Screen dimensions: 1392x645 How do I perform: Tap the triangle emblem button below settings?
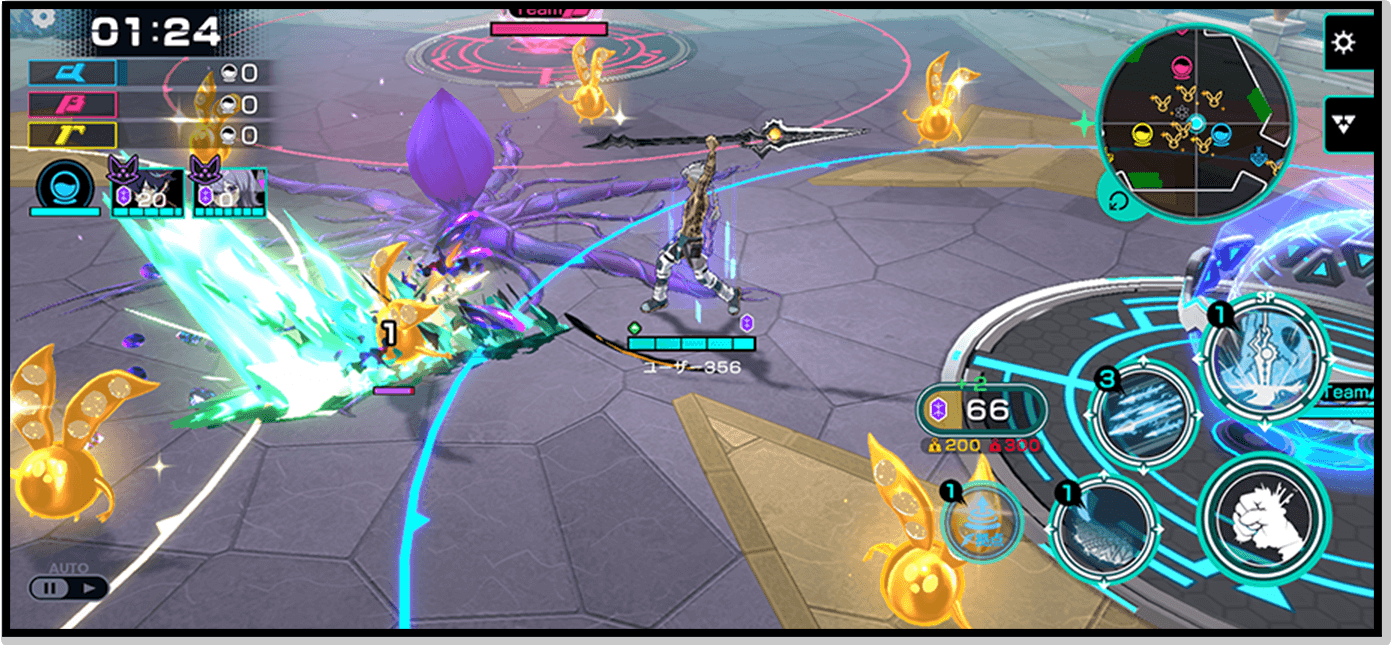[1343, 124]
